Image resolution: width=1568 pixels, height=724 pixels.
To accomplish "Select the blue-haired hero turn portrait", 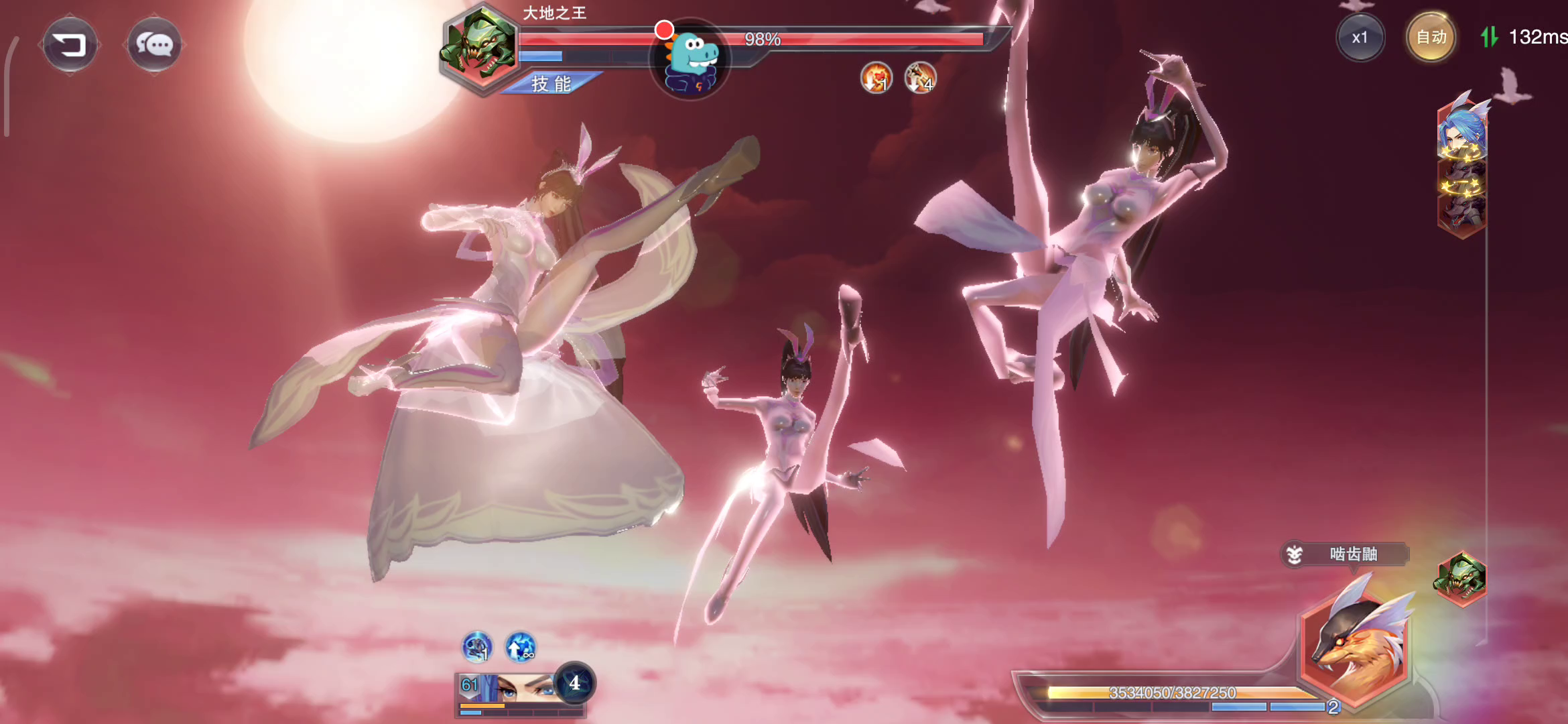I will (1461, 131).
